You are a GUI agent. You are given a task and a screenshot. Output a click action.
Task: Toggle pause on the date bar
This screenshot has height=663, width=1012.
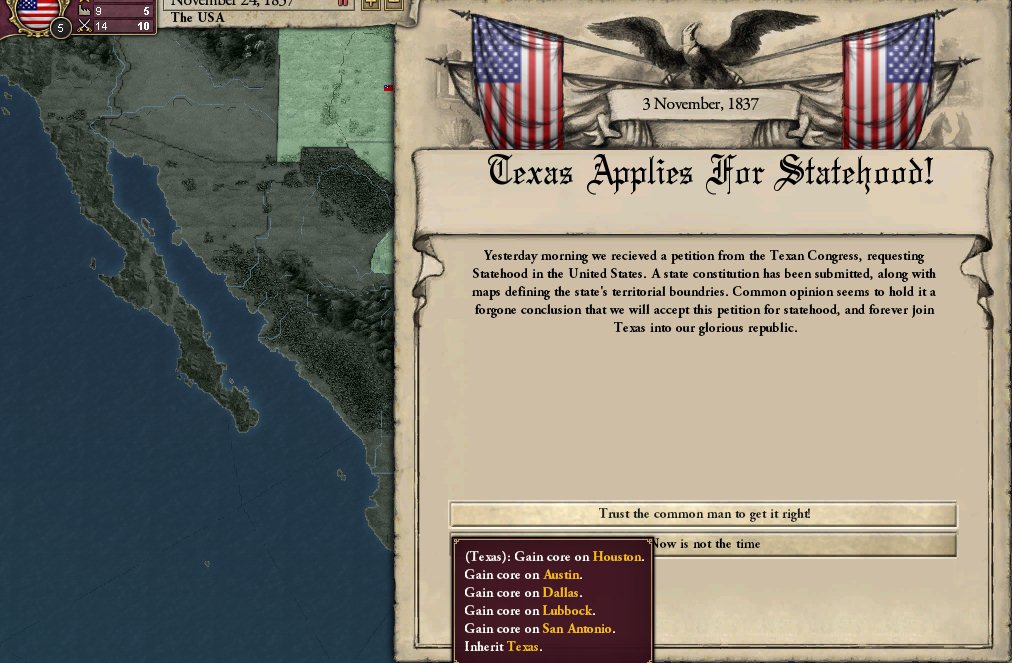click(x=345, y=4)
